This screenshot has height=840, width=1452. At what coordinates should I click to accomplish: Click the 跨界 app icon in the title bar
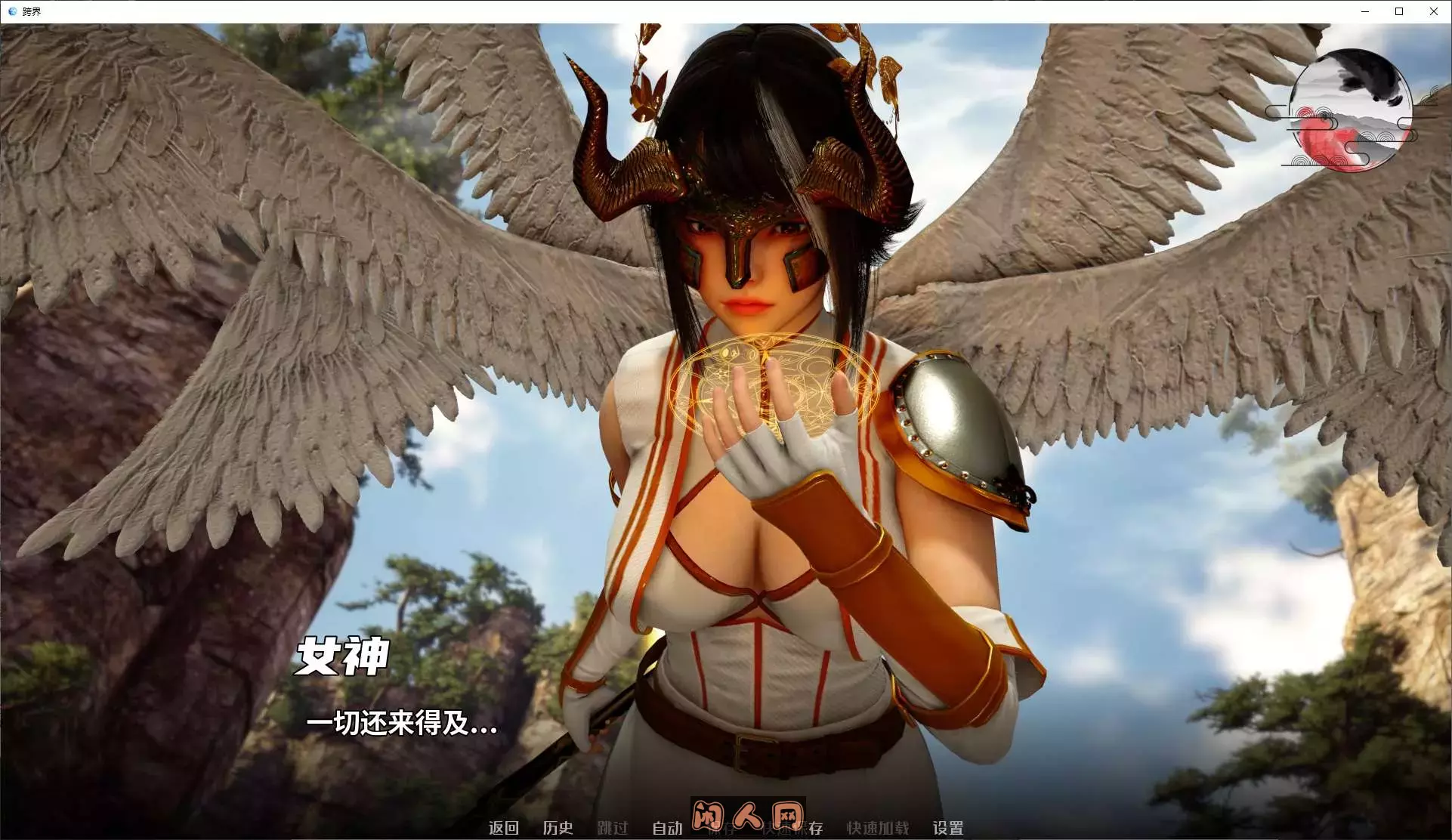click(11, 11)
